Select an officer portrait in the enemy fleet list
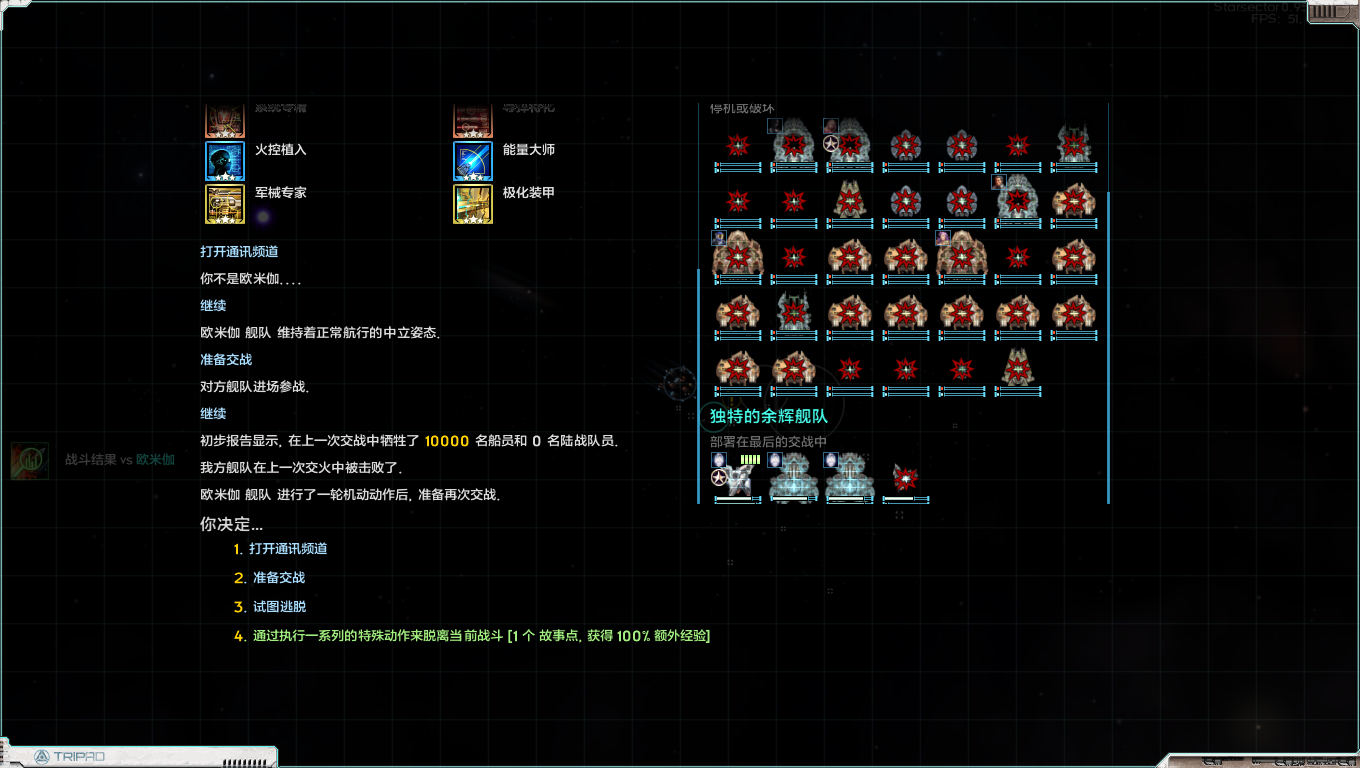 click(775, 125)
